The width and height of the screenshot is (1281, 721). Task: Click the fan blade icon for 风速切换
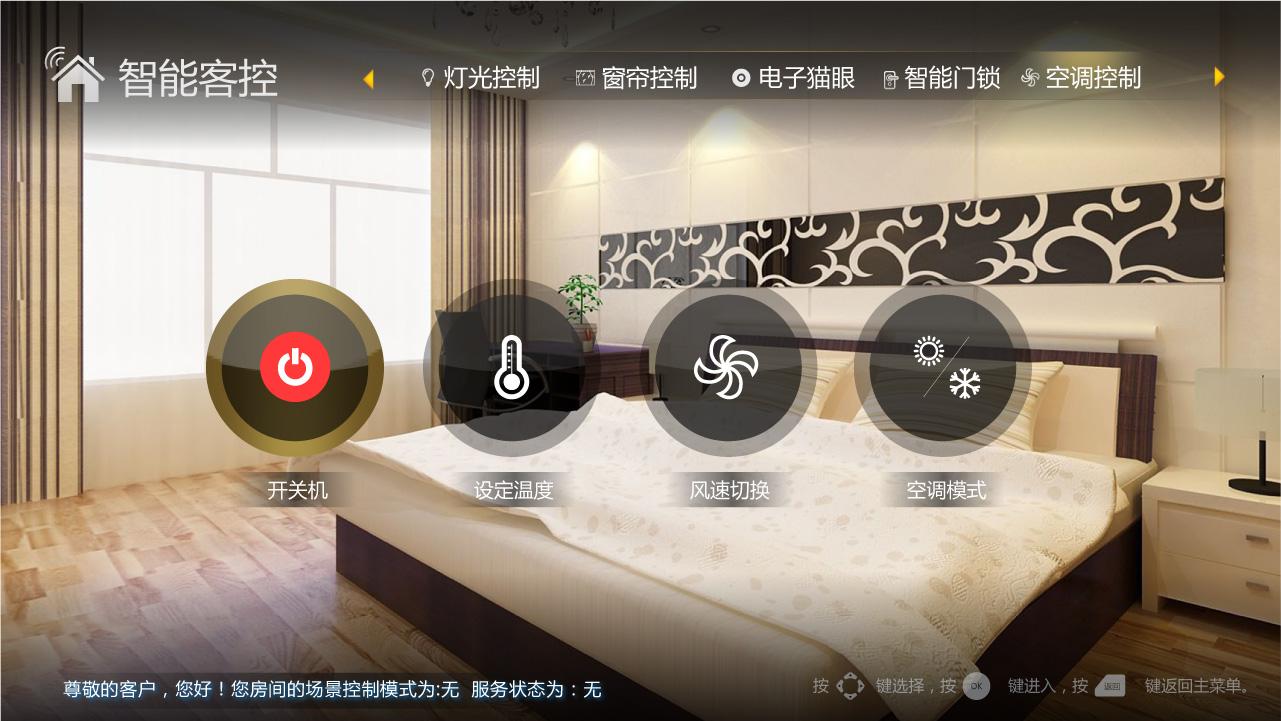(729, 368)
